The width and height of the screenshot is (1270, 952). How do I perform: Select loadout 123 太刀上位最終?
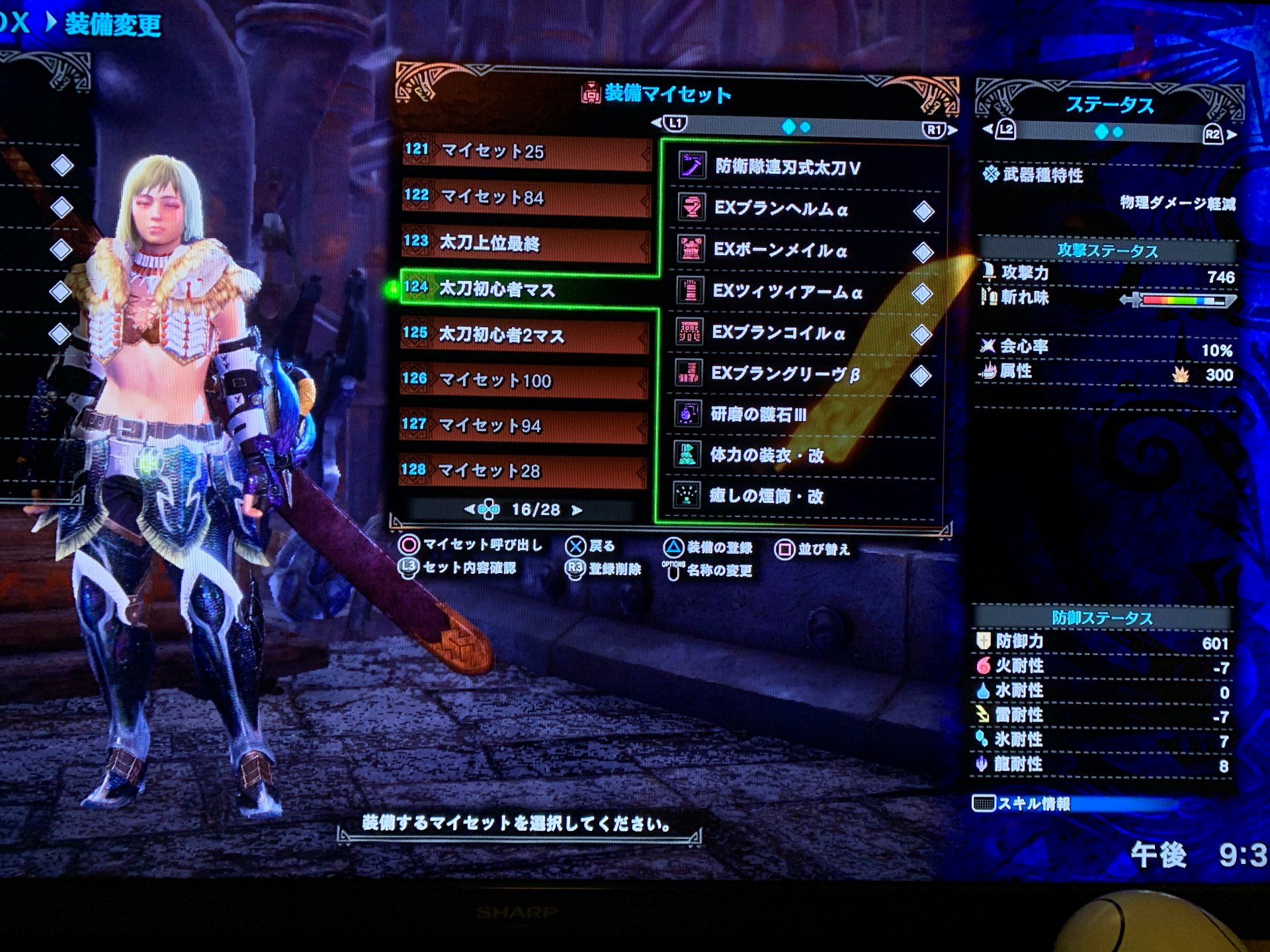point(526,243)
